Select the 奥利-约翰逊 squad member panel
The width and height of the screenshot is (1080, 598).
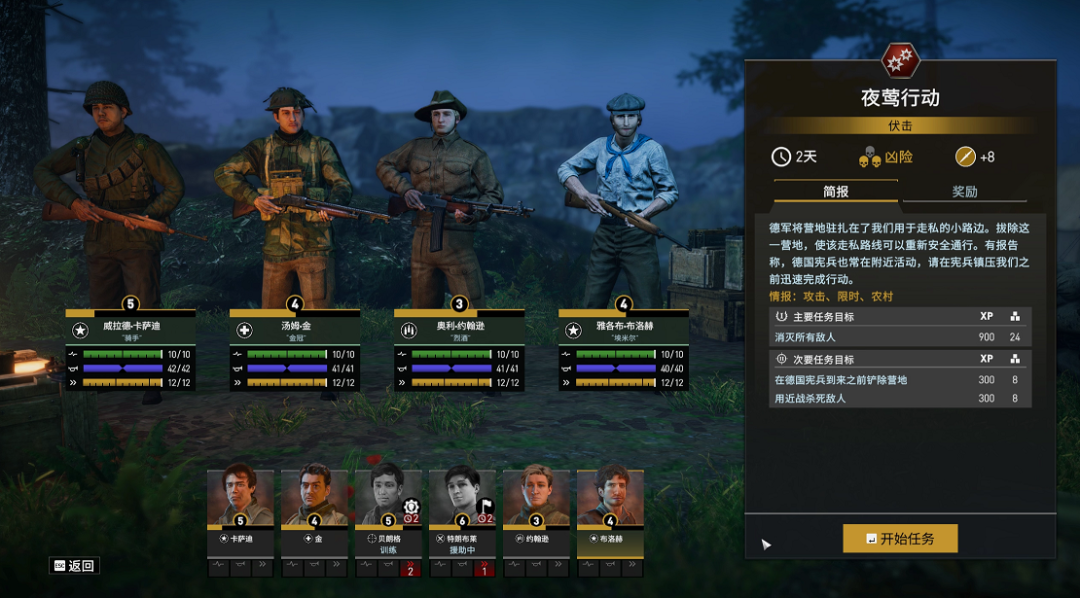[x=459, y=350]
